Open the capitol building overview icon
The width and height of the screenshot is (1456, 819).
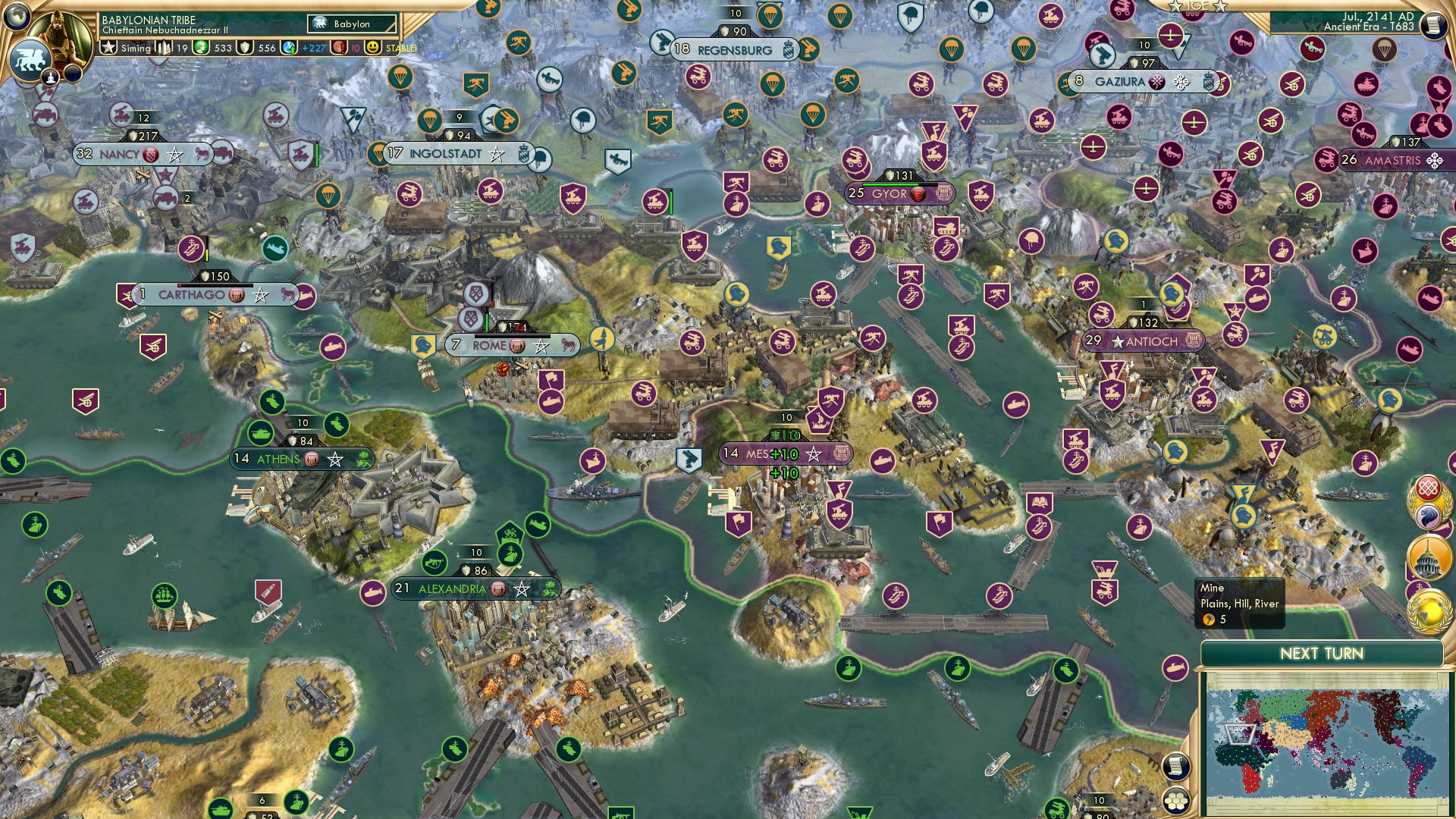pos(1427,557)
